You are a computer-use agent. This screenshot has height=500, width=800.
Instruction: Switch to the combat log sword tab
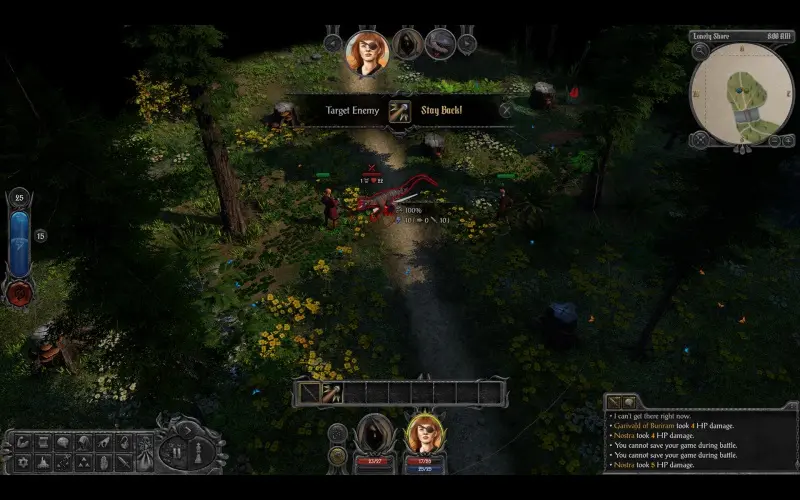tap(613, 402)
